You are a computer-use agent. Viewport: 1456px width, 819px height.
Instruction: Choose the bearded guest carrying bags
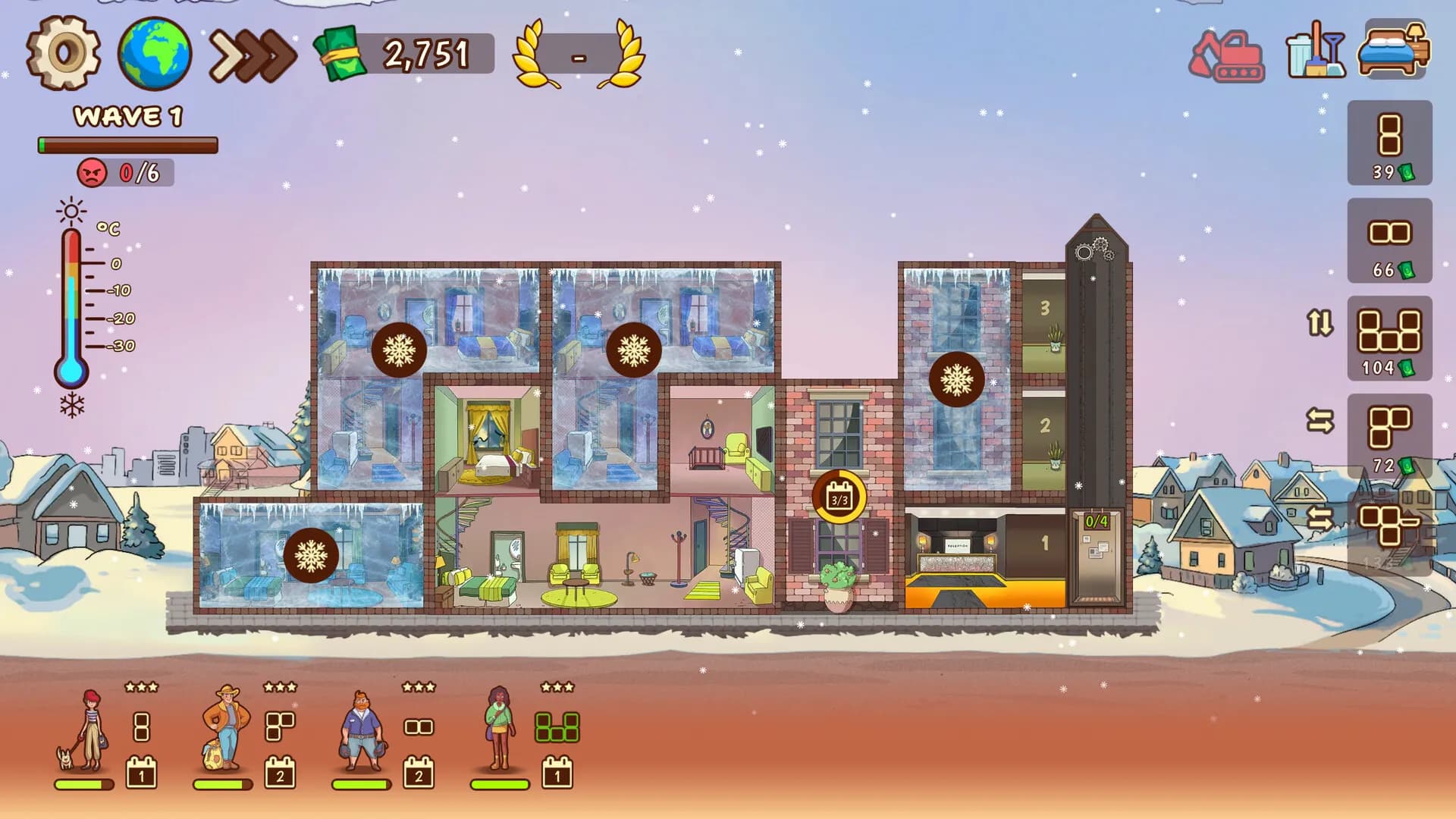tap(362, 730)
